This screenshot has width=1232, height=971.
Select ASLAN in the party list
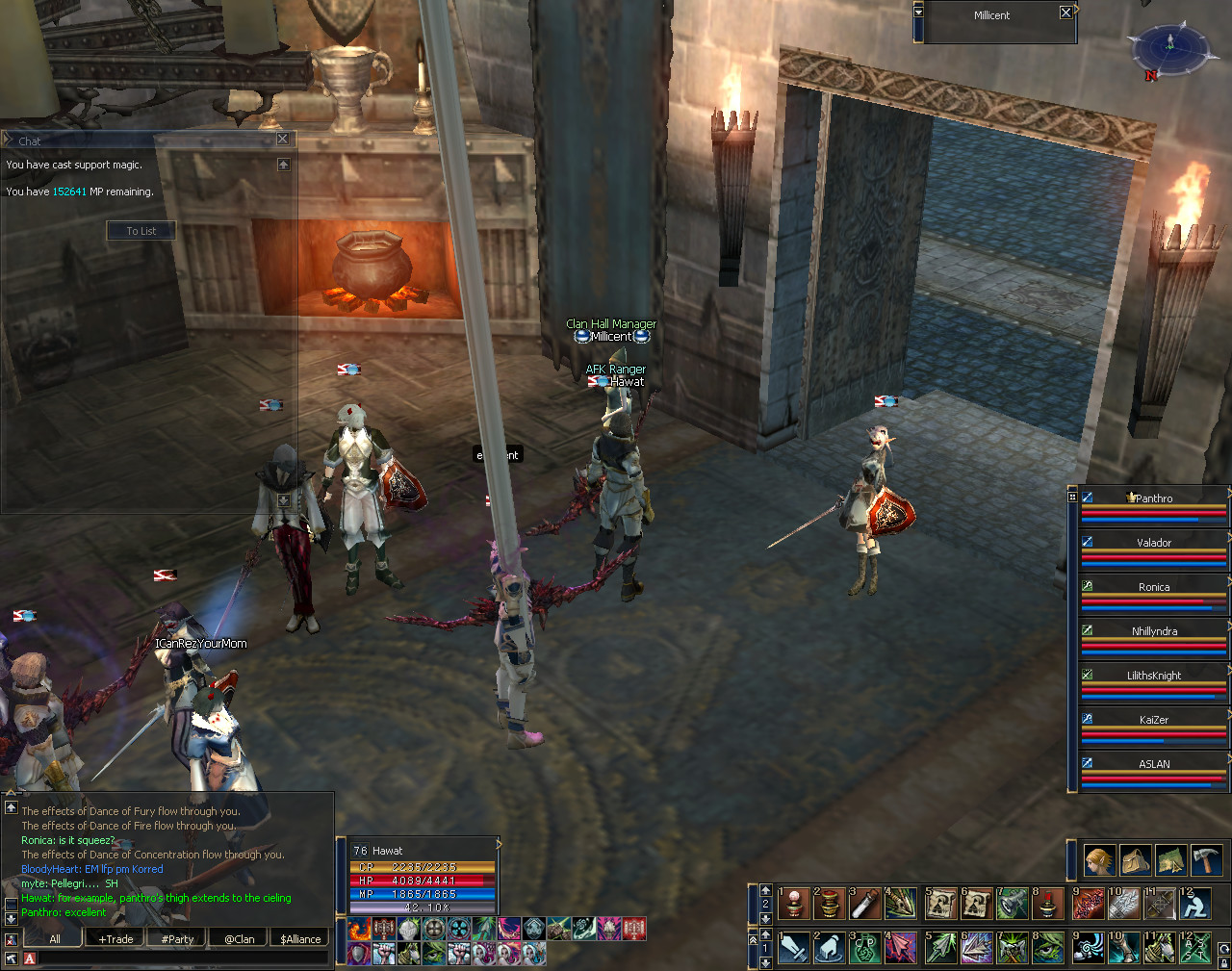tap(1154, 764)
